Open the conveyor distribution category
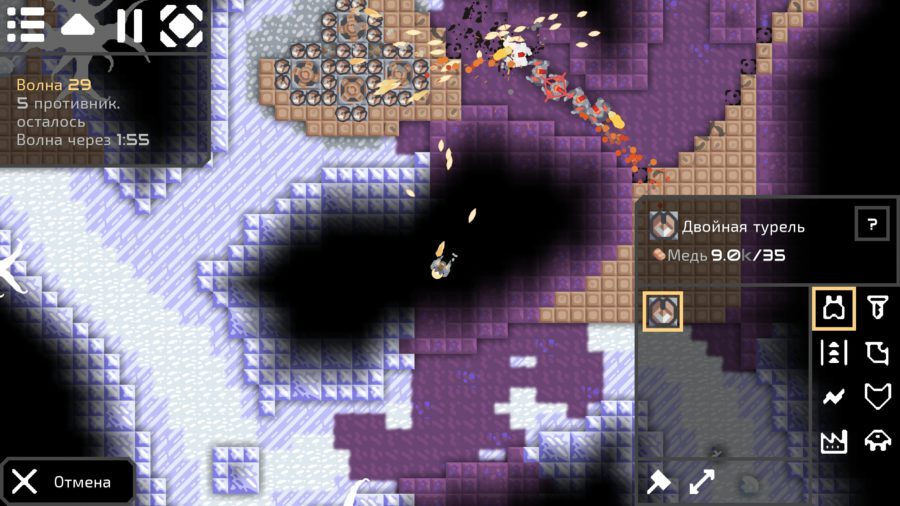The height and width of the screenshot is (506, 900). pyautogui.click(x=834, y=353)
